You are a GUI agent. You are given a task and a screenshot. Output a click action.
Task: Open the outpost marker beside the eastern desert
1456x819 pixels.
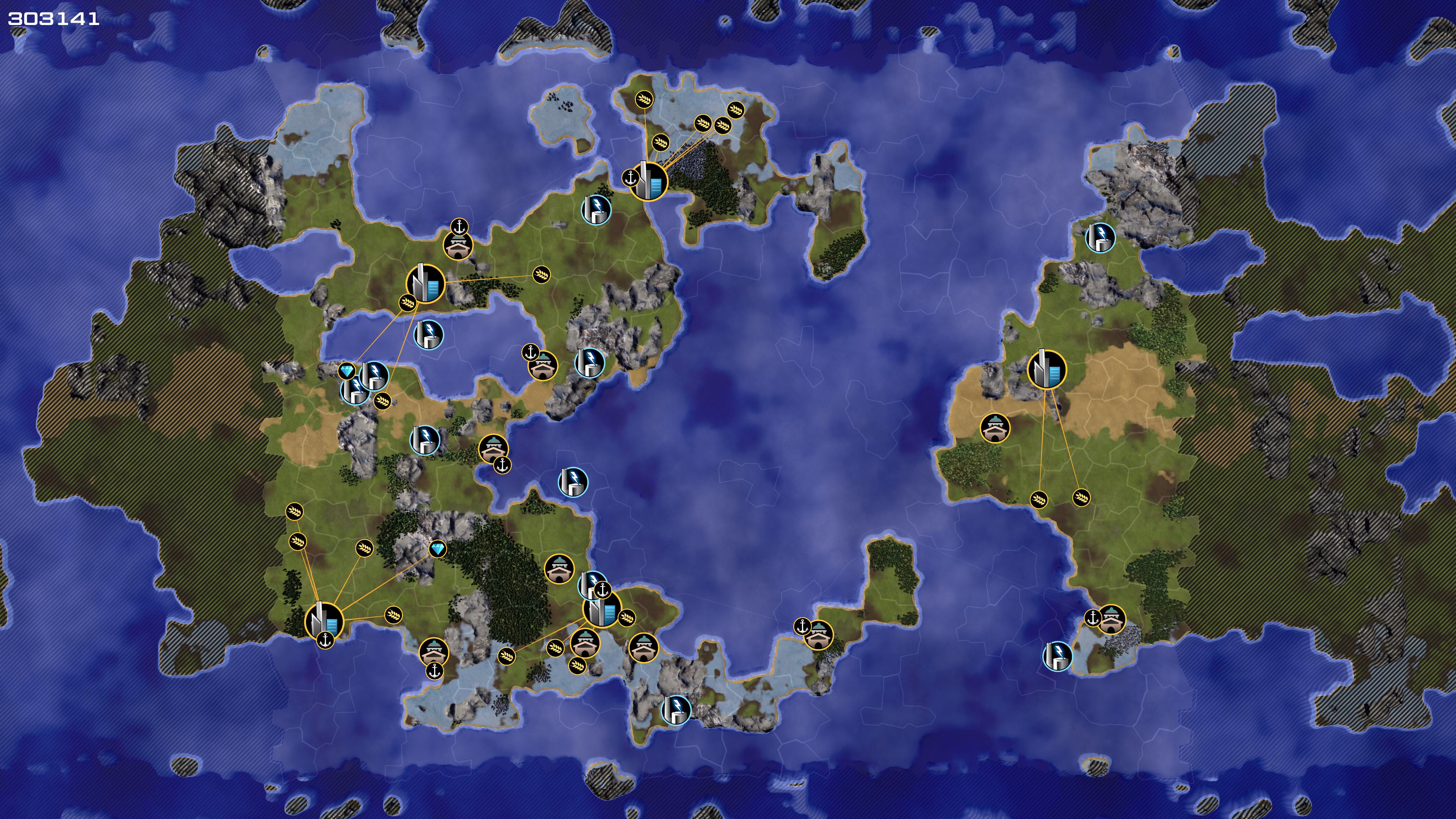(995, 428)
